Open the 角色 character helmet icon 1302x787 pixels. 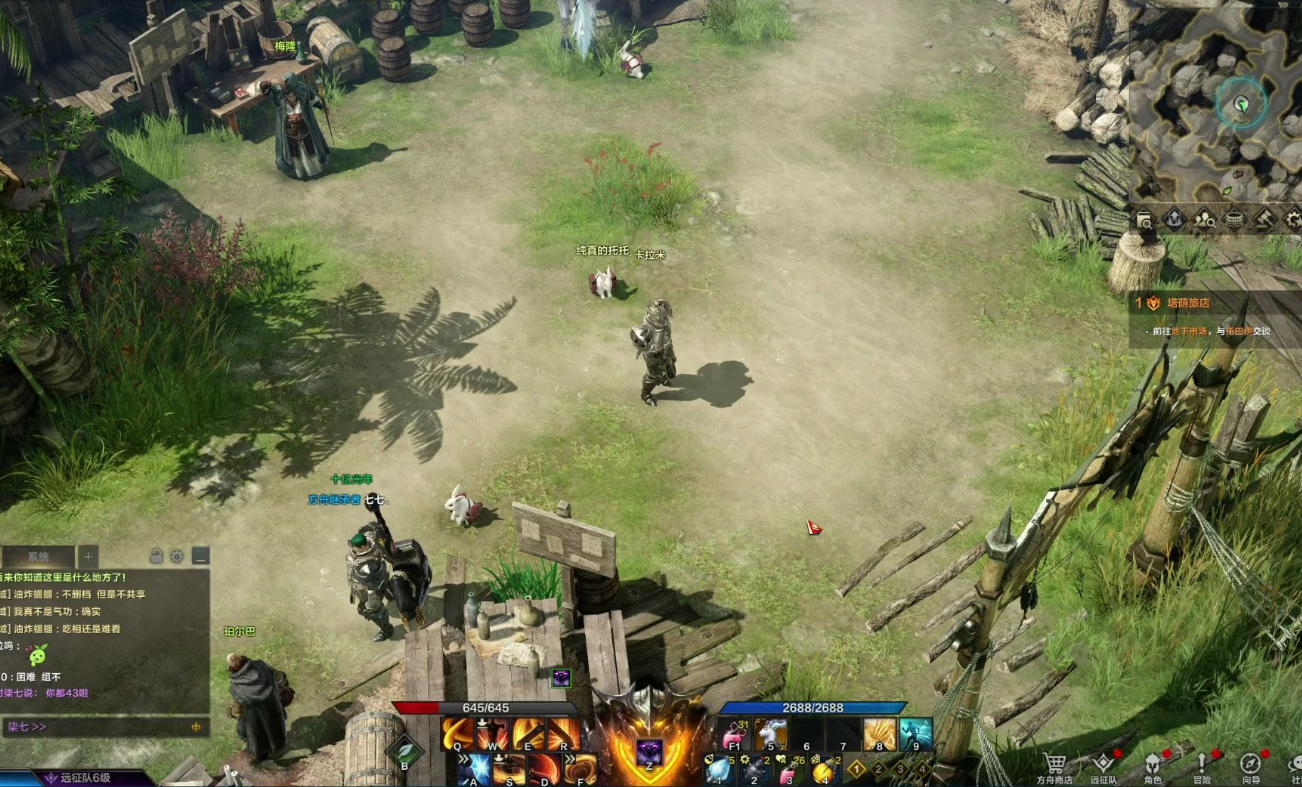1152,764
